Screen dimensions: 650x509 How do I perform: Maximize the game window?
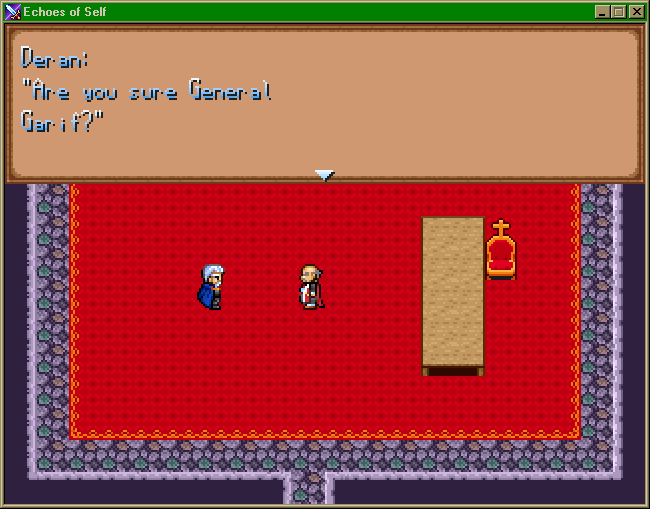(619, 12)
